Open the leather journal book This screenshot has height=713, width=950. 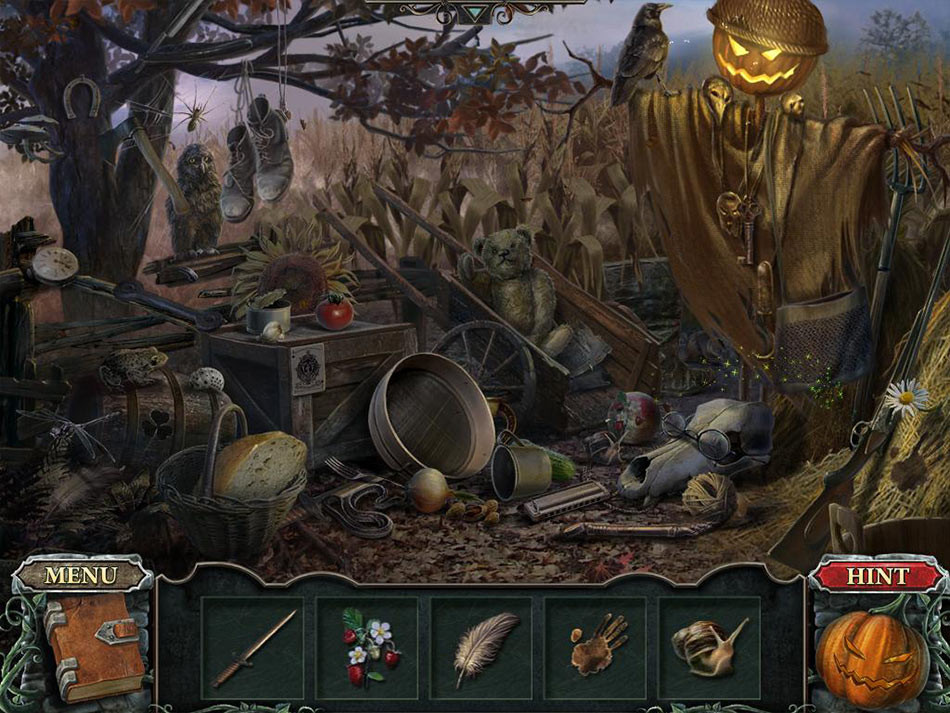click(x=90, y=638)
